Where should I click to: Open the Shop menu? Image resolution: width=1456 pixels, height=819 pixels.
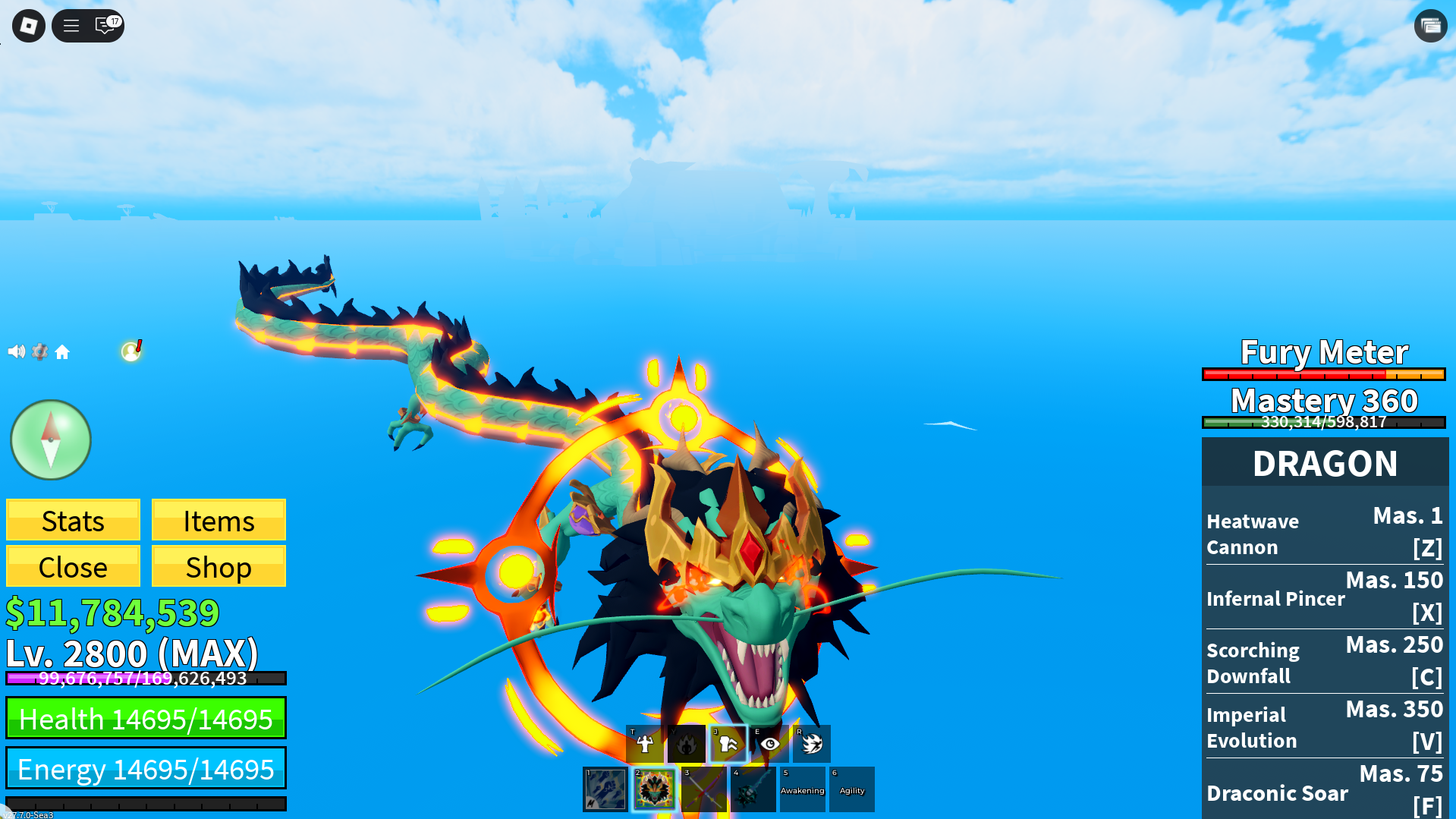coord(219,566)
